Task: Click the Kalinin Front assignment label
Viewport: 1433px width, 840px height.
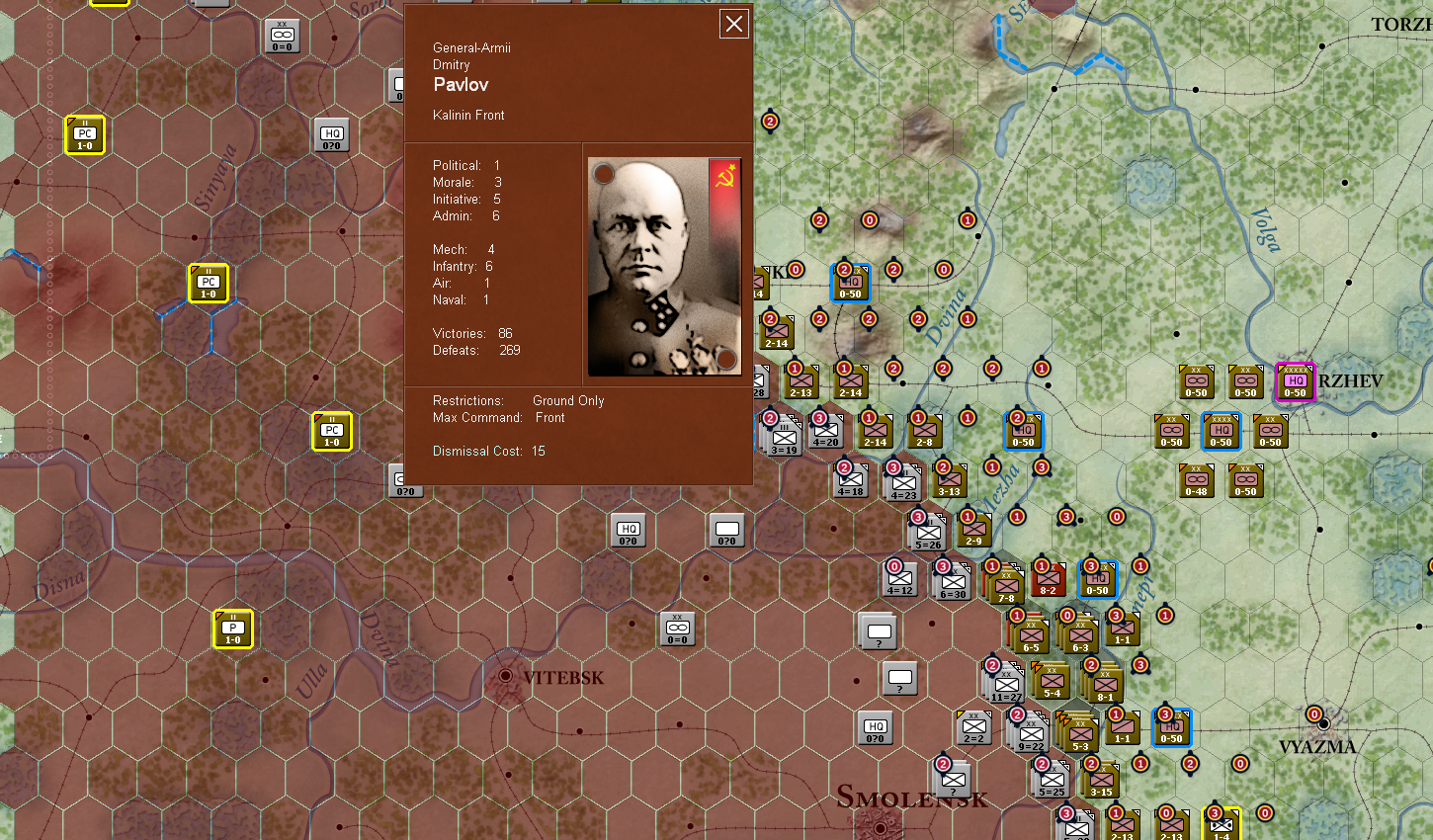Action: click(x=468, y=115)
